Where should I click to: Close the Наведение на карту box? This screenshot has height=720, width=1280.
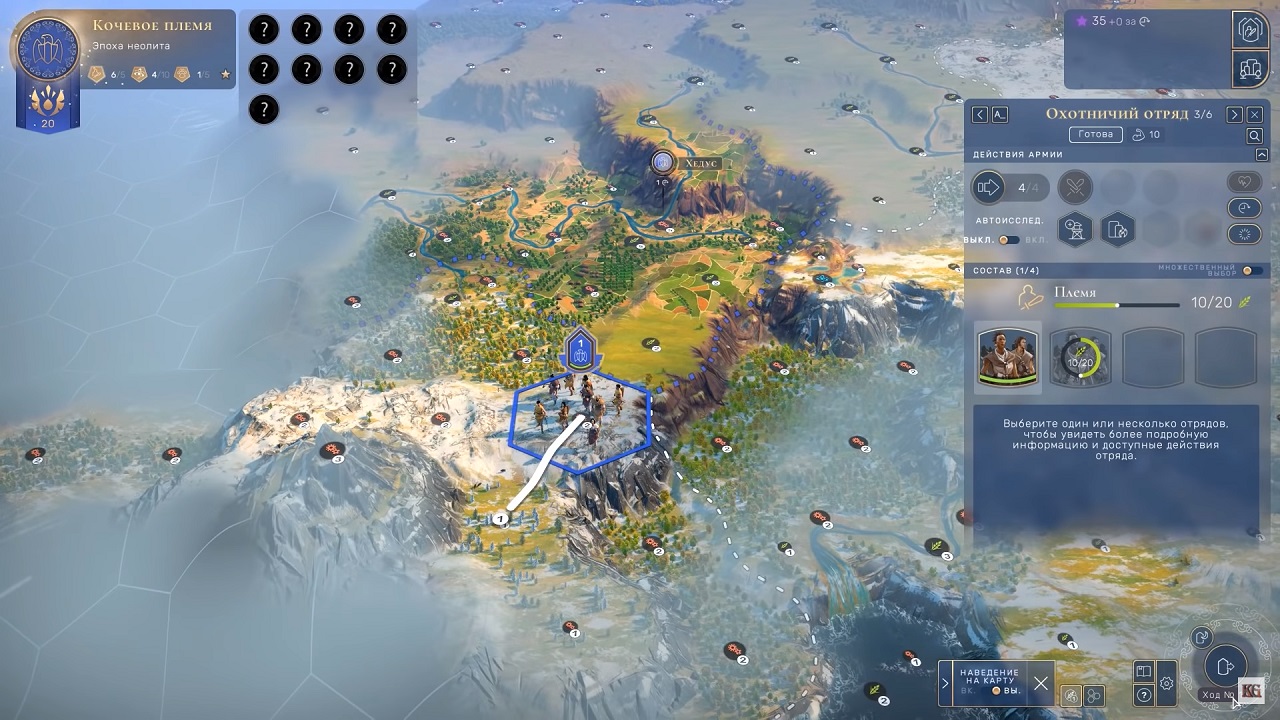point(1041,684)
